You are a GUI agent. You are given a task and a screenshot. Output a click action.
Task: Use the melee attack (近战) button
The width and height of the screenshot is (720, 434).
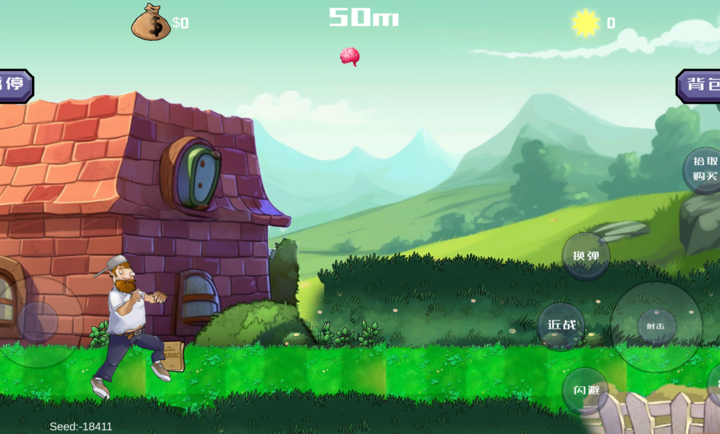coord(561,325)
